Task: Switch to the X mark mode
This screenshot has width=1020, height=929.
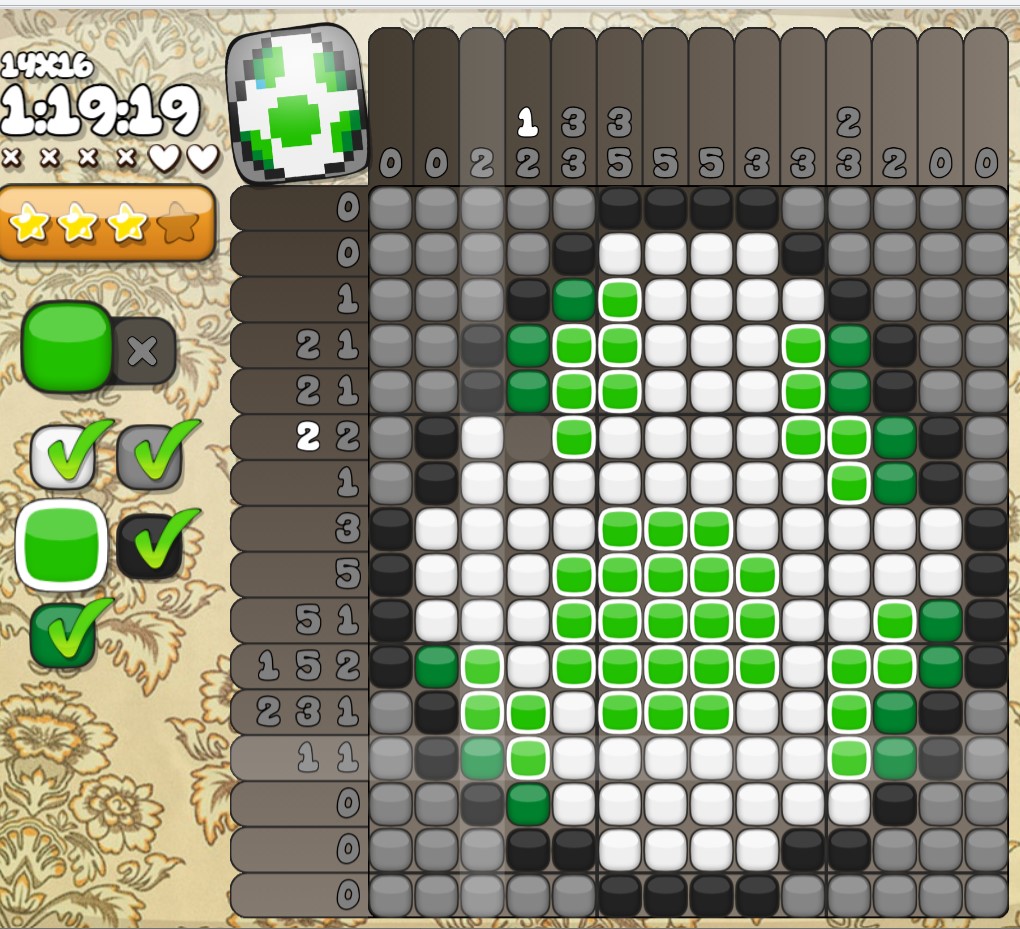Action: coord(143,350)
